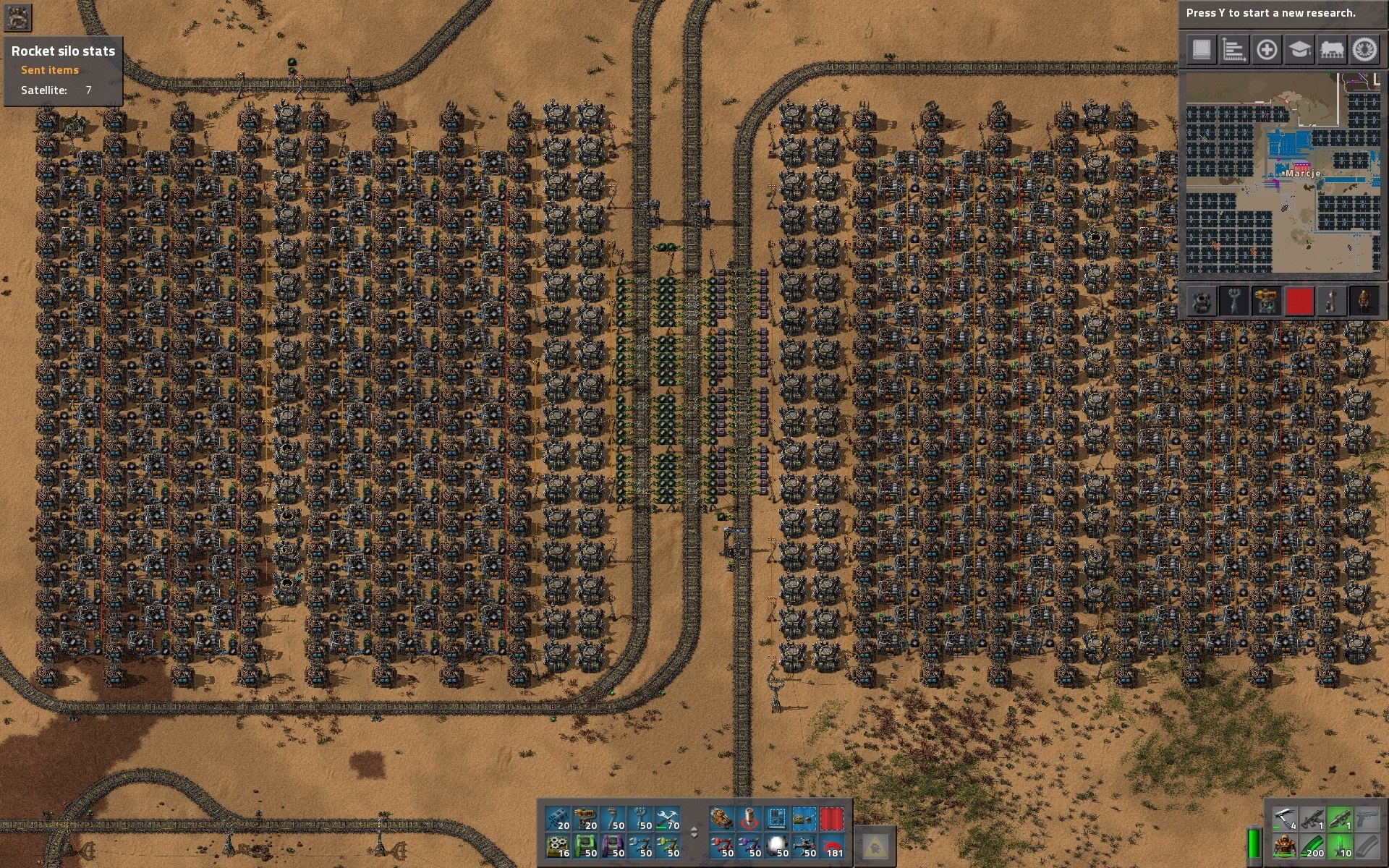Click the yellow warning alert icon
This screenshot has height=868, width=1389.
875,845
